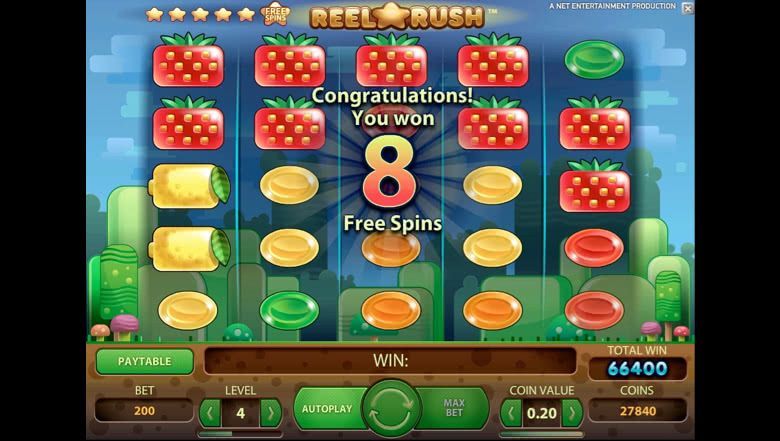780x441 pixels.
Task: Raise the coin value
Action: [x=572, y=412]
